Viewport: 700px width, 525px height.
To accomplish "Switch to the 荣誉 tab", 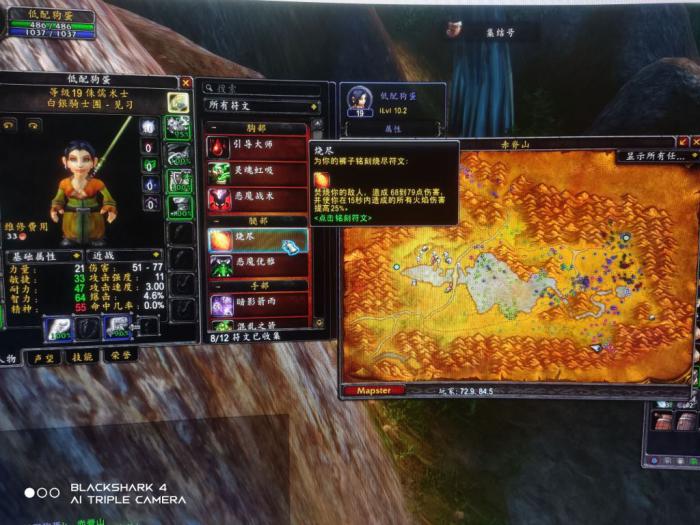I will click(121, 355).
